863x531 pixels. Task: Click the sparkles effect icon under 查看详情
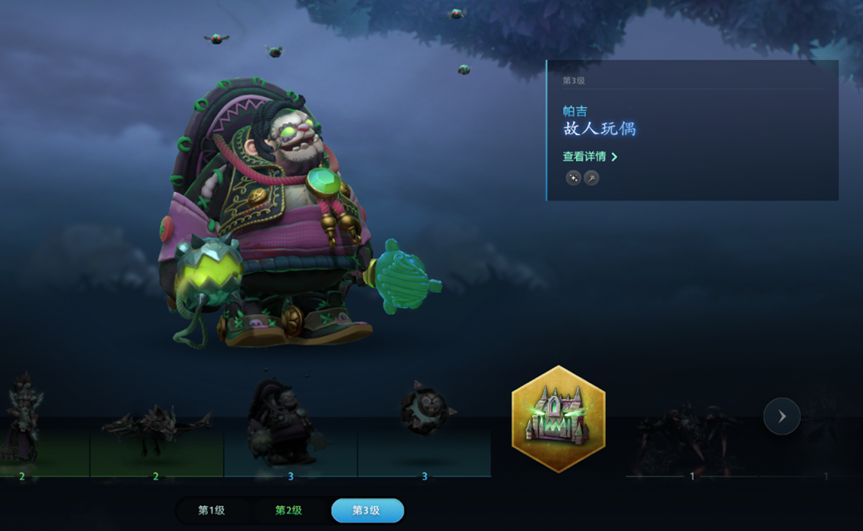pos(573,178)
